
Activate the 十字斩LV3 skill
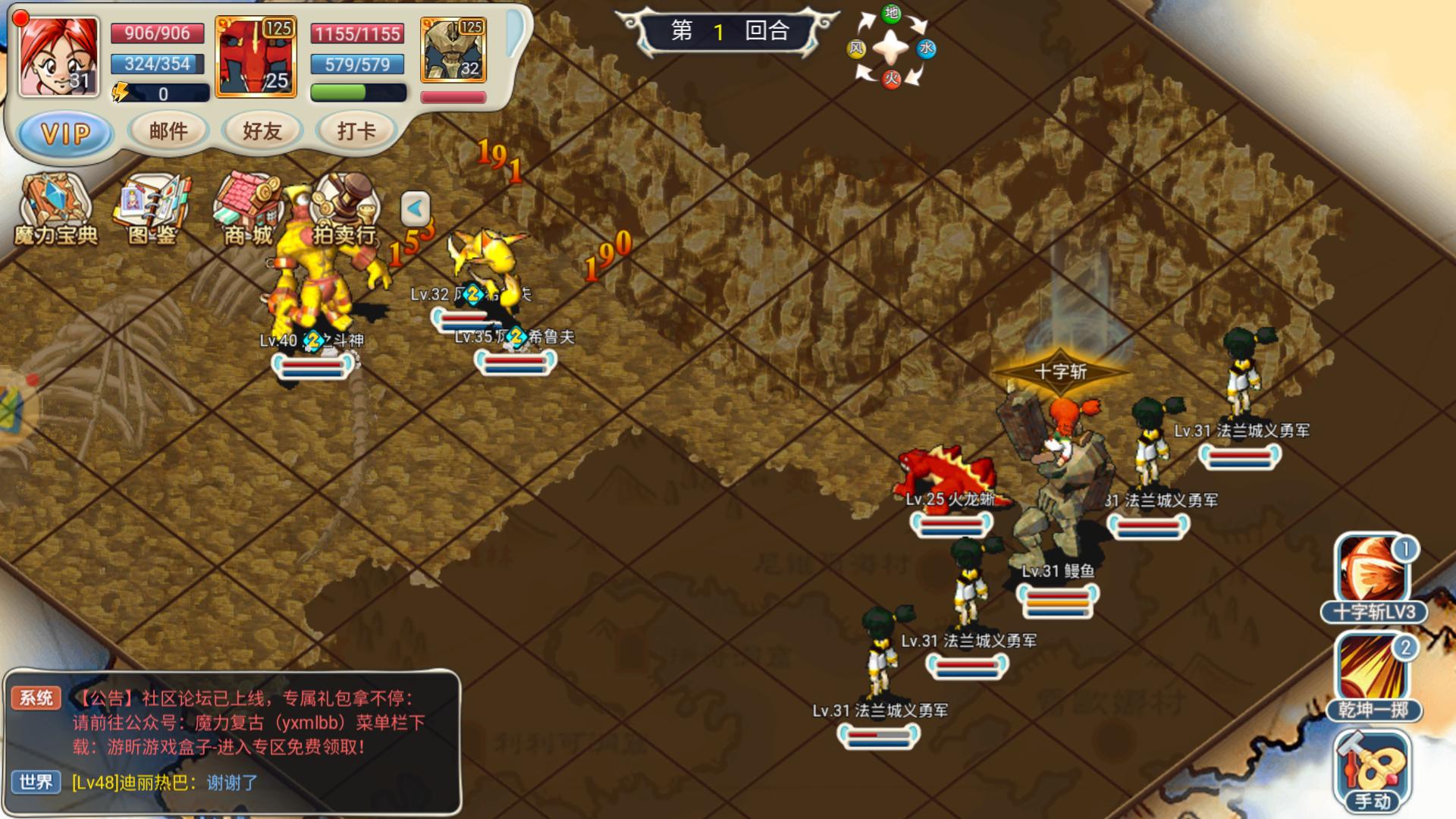coord(1373,578)
